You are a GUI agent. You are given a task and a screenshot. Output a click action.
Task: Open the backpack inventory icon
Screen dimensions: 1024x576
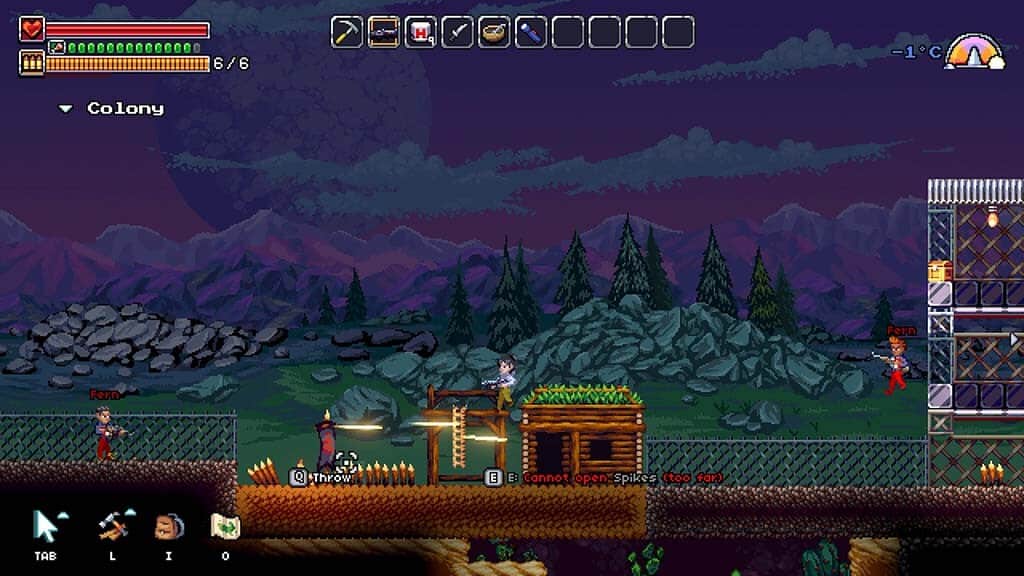coord(168,525)
